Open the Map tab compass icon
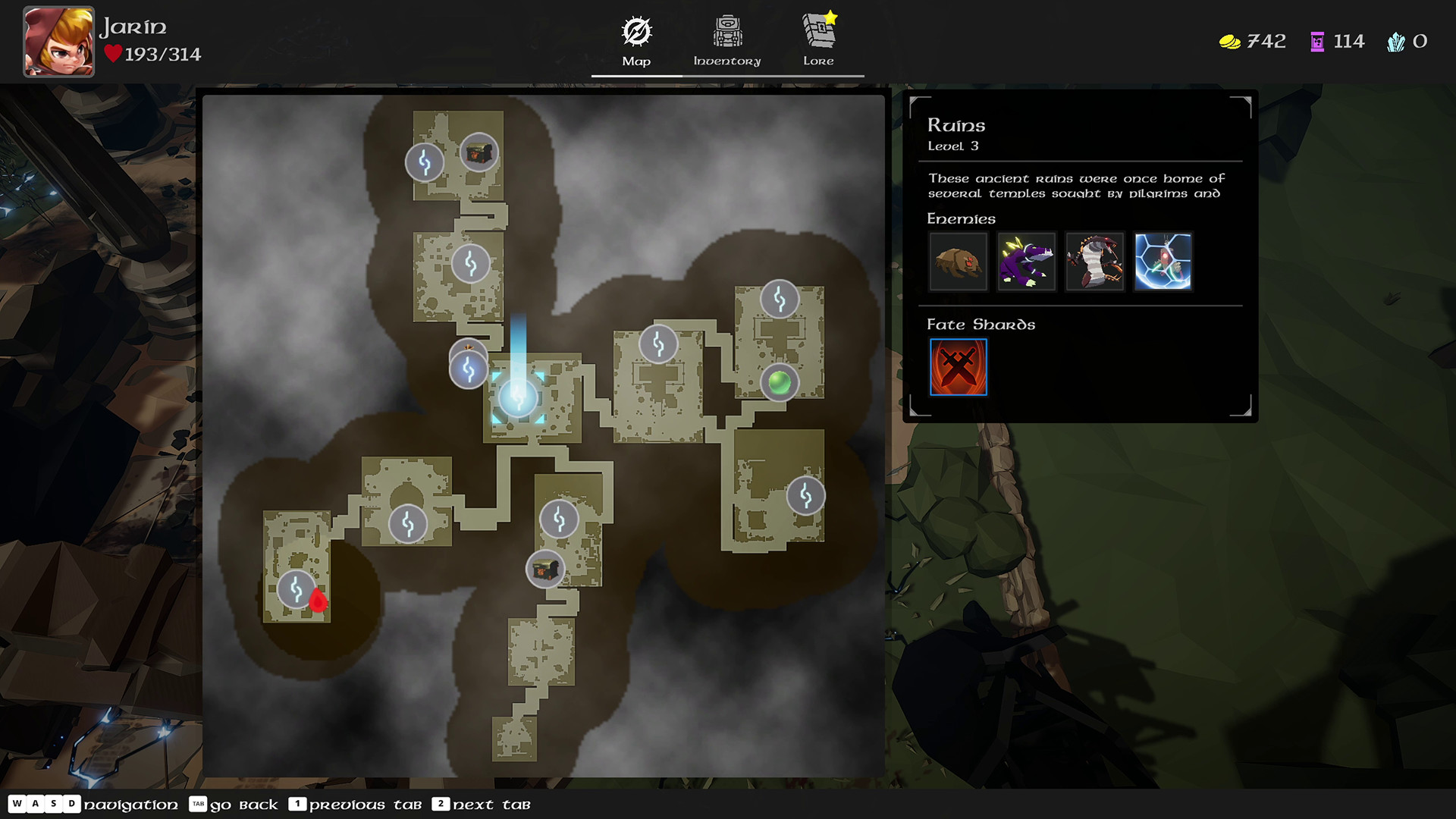 click(635, 30)
